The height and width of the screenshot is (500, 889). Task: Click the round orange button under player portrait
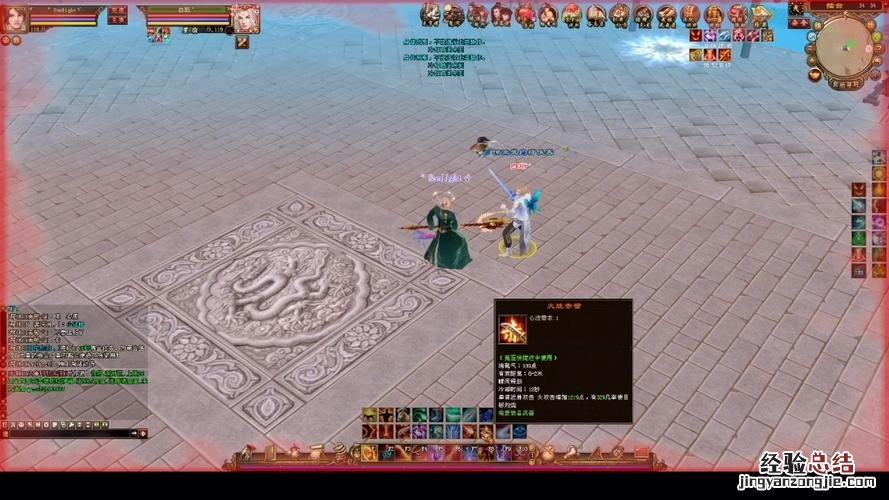click(6, 41)
